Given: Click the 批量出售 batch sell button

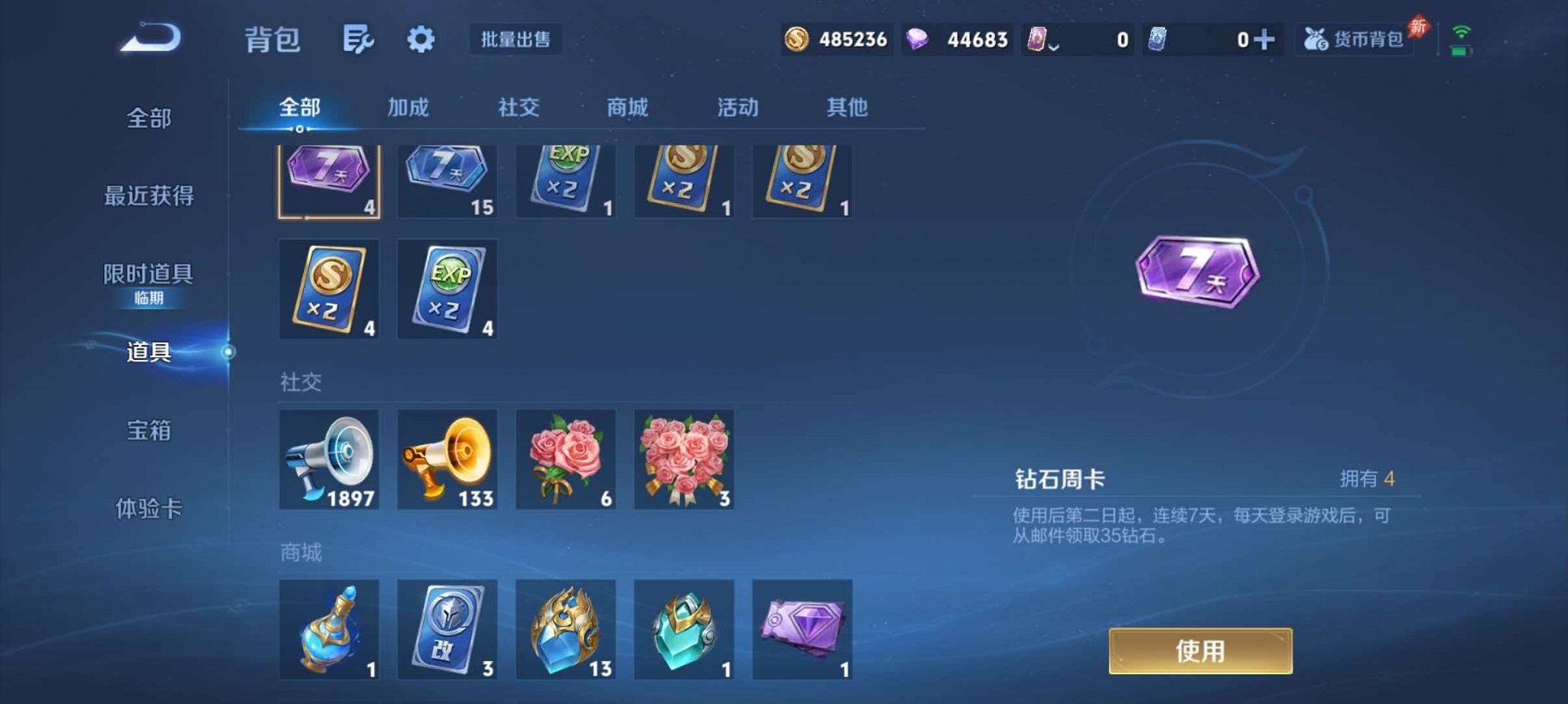Looking at the screenshot, I should [x=516, y=40].
